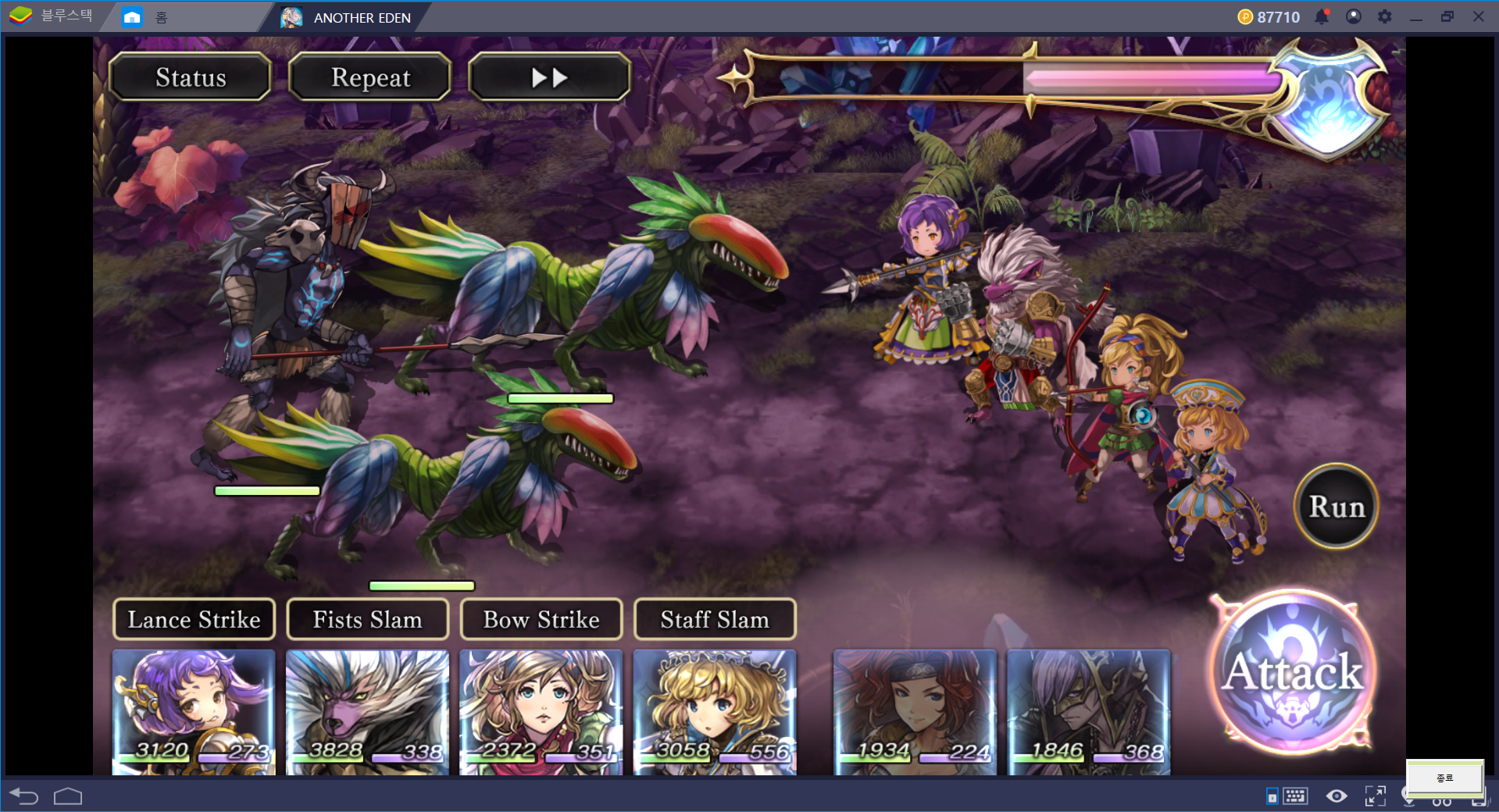Select the white-maned beast portrait
The image size is (1499, 812).
point(367,710)
